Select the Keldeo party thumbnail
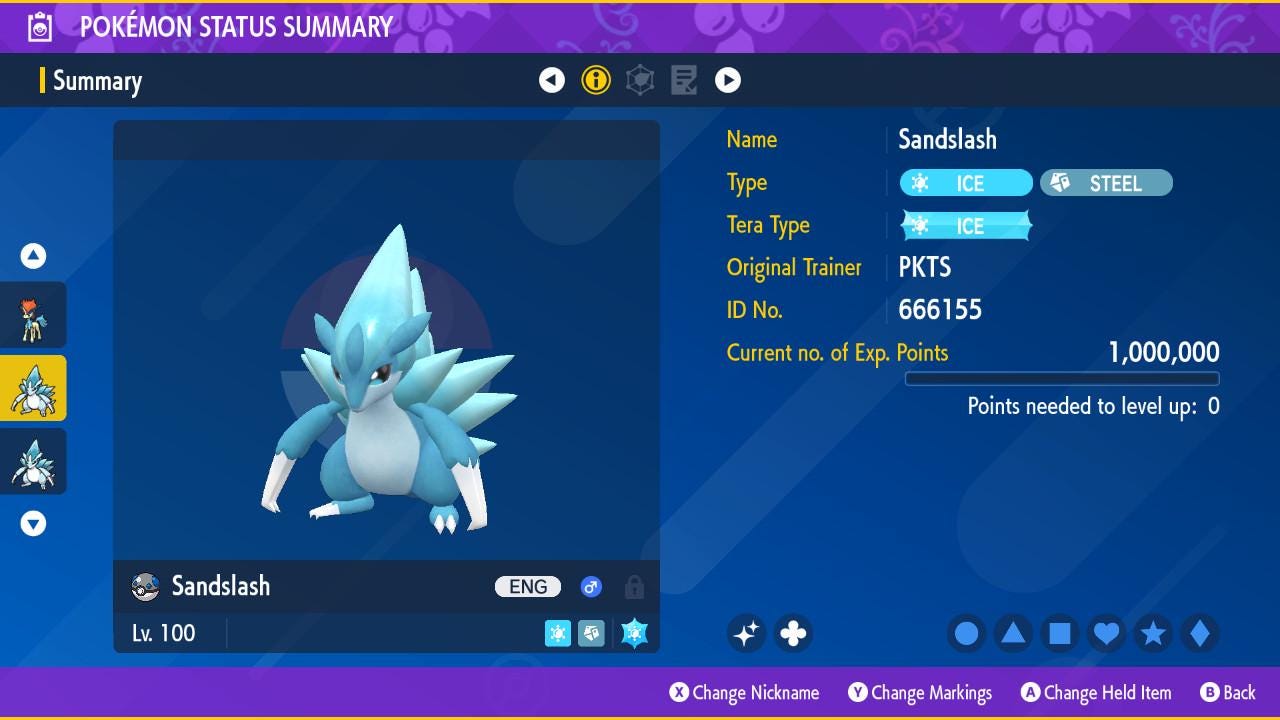1280x720 pixels. coord(34,315)
